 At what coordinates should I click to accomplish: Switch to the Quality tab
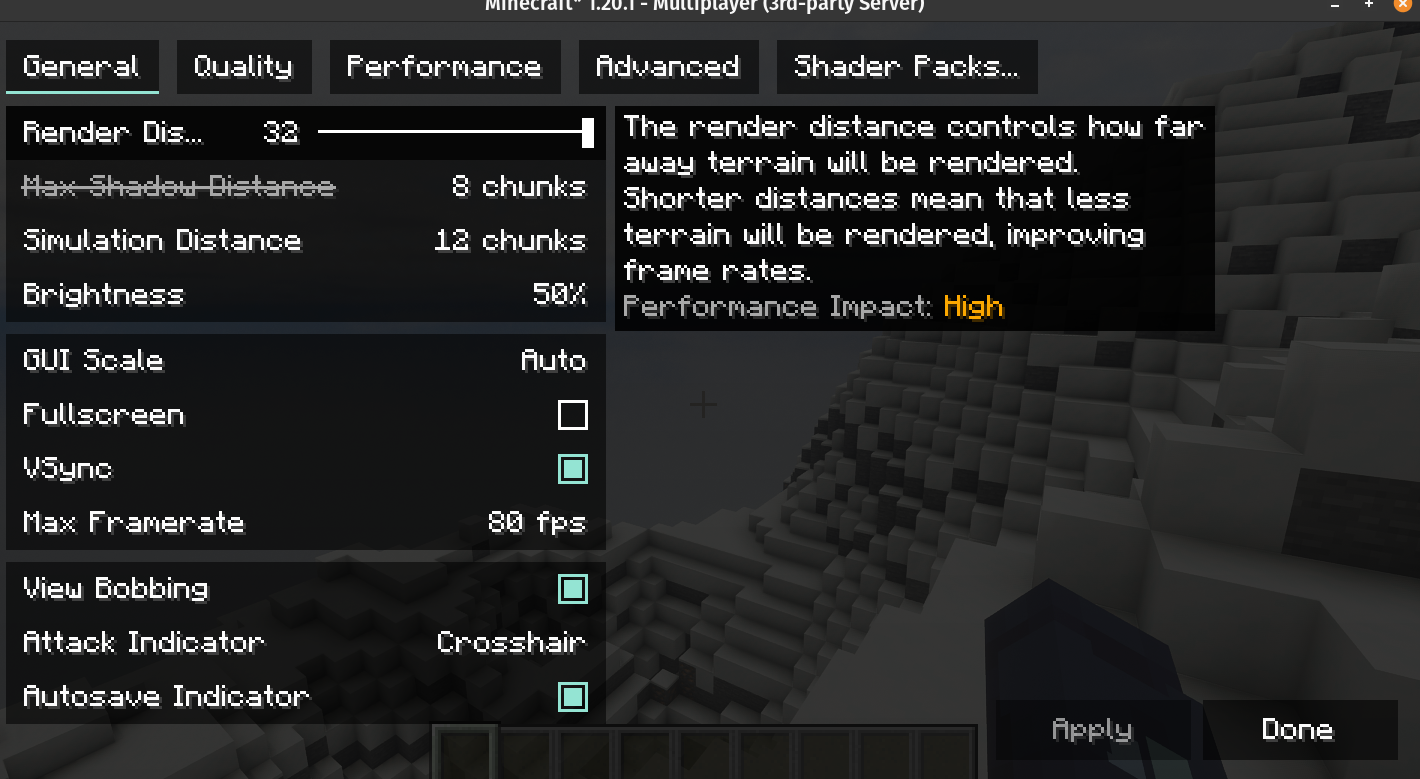coord(244,66)
